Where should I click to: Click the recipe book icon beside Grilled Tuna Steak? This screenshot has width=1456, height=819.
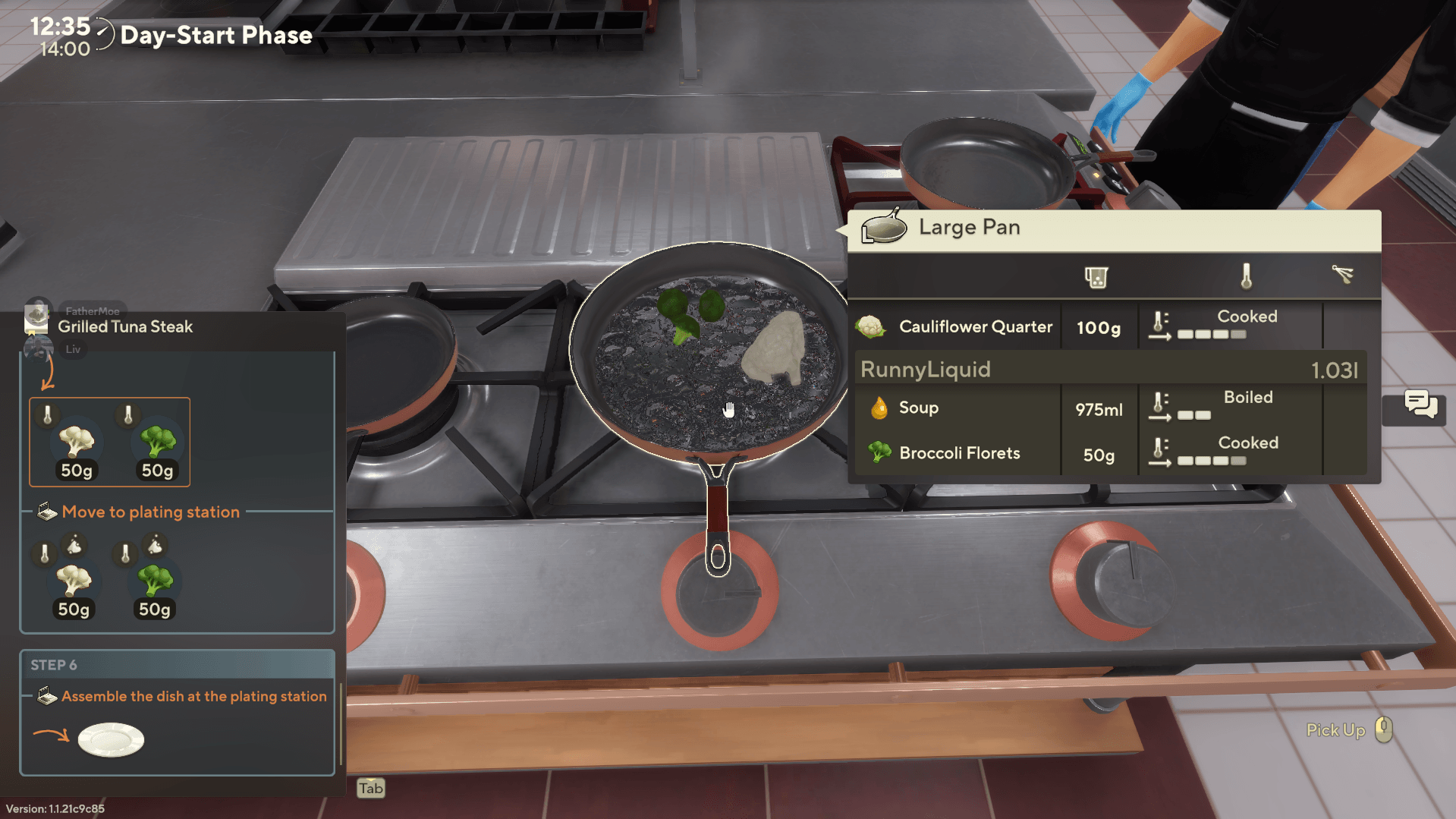point(36,320)
